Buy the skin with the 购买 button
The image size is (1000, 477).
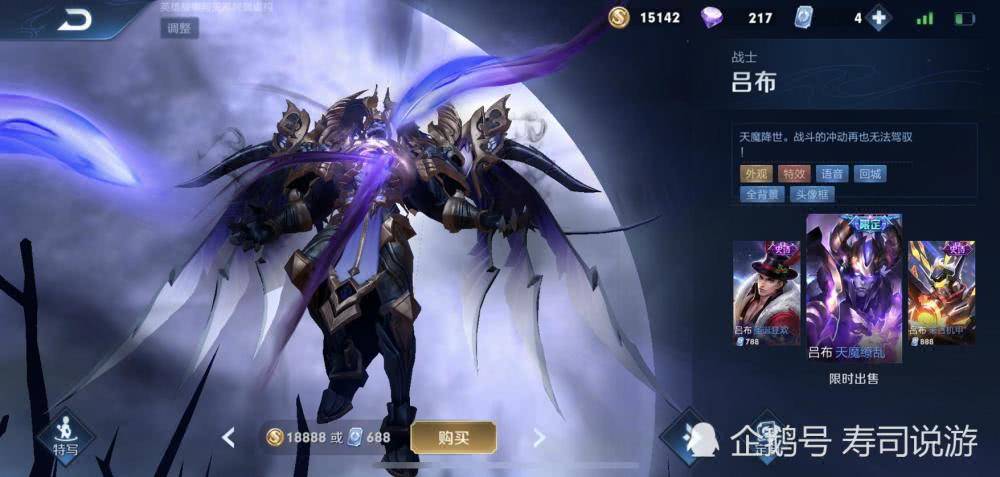[453, 437]
